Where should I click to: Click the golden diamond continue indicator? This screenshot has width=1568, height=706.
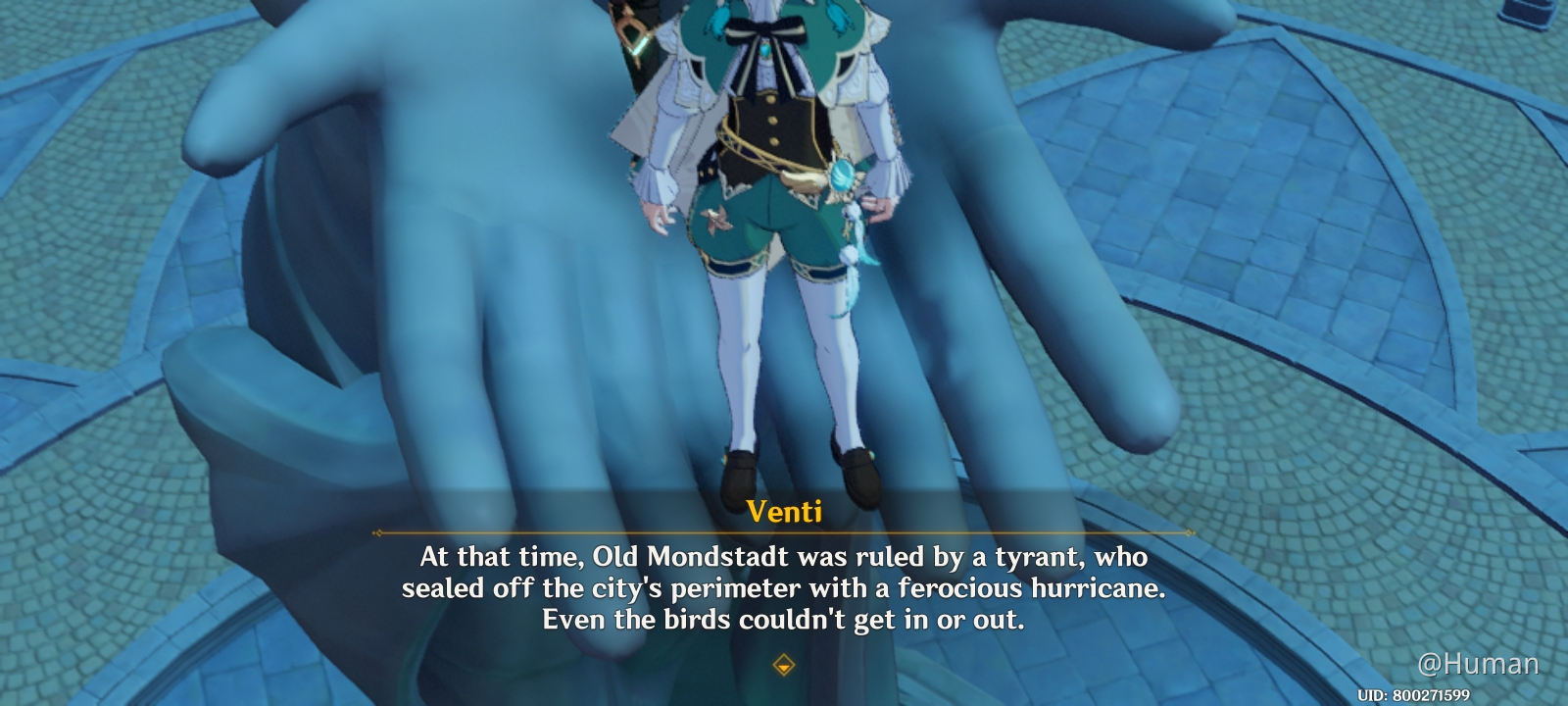click(784, 663)
